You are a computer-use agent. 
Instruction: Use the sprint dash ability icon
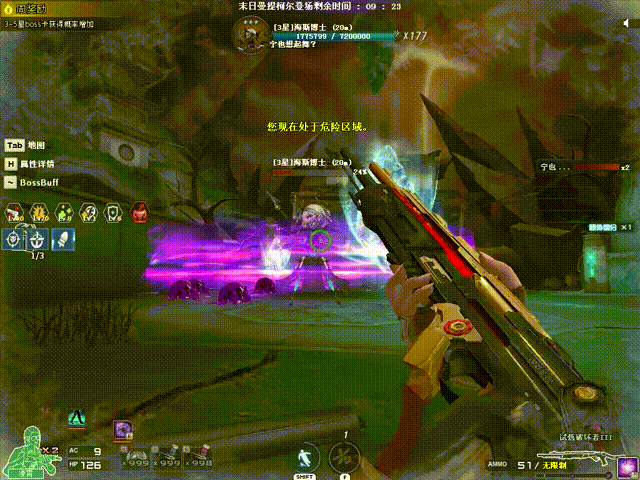coord(305,458)
